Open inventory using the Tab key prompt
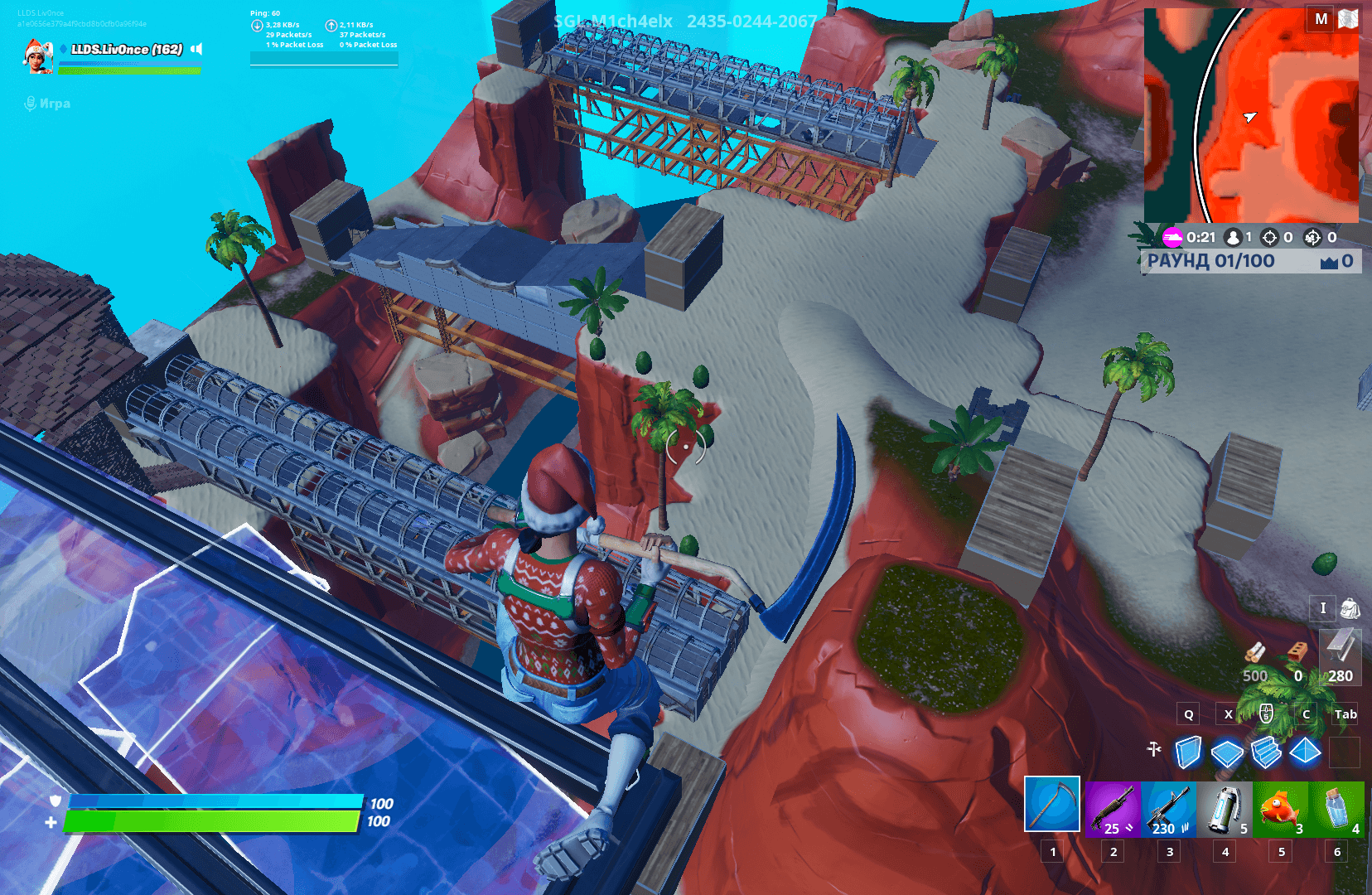The image size is (1372, 895). tap(1345, 714)
